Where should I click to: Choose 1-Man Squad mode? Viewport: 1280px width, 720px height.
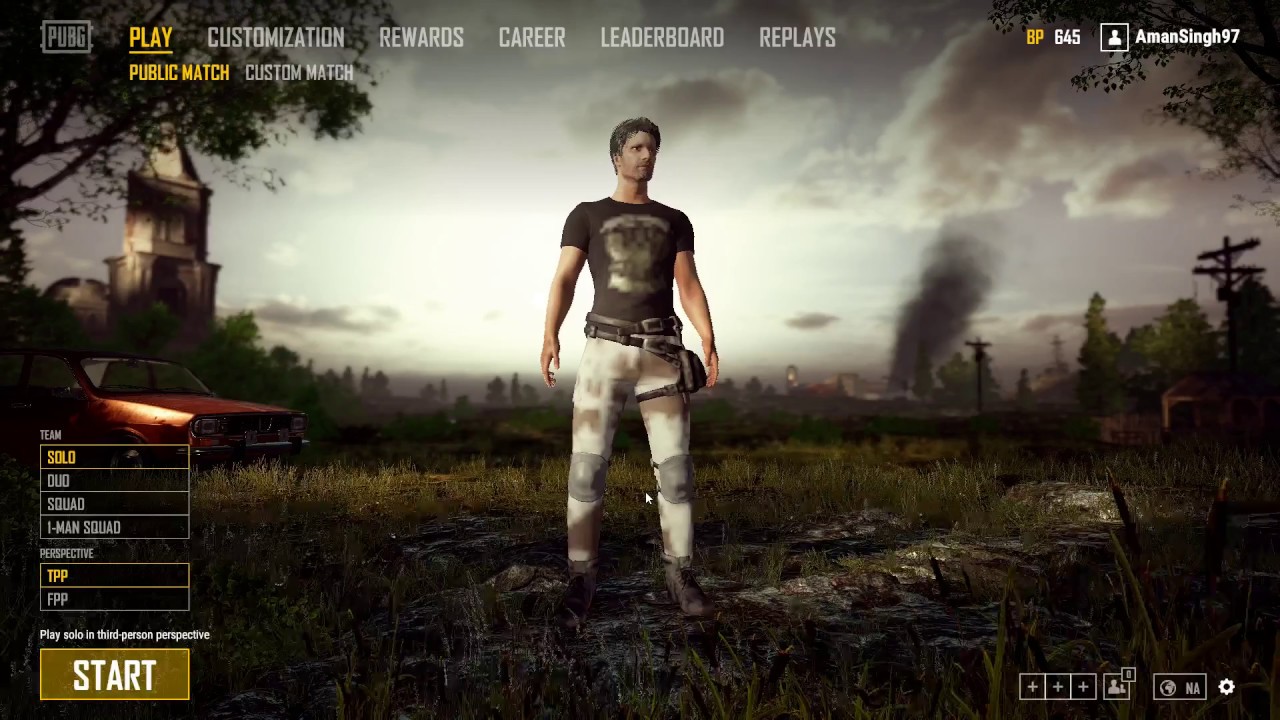point(114,527)
